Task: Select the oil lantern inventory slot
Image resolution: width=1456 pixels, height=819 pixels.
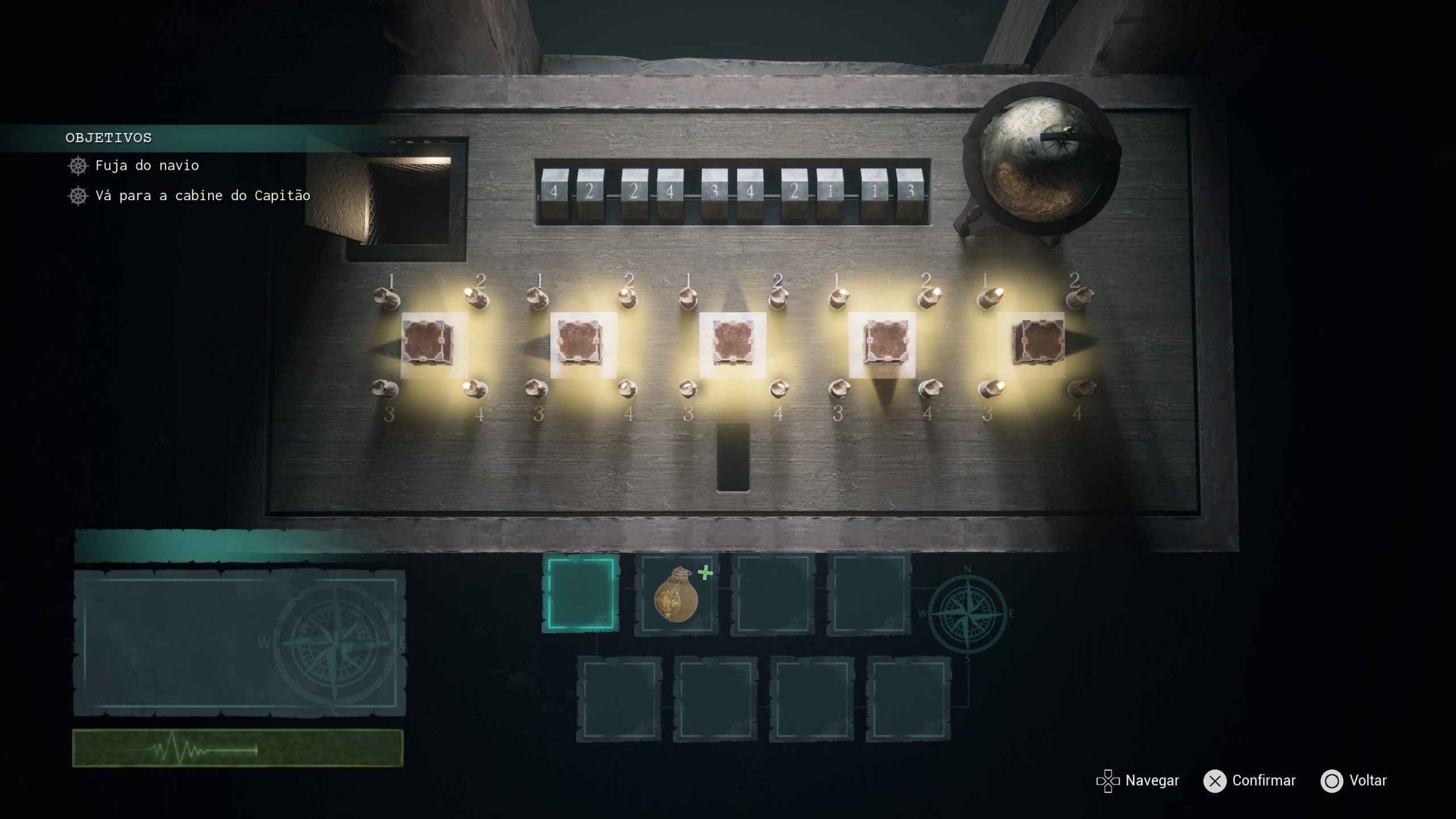Action: pos(676,594)
